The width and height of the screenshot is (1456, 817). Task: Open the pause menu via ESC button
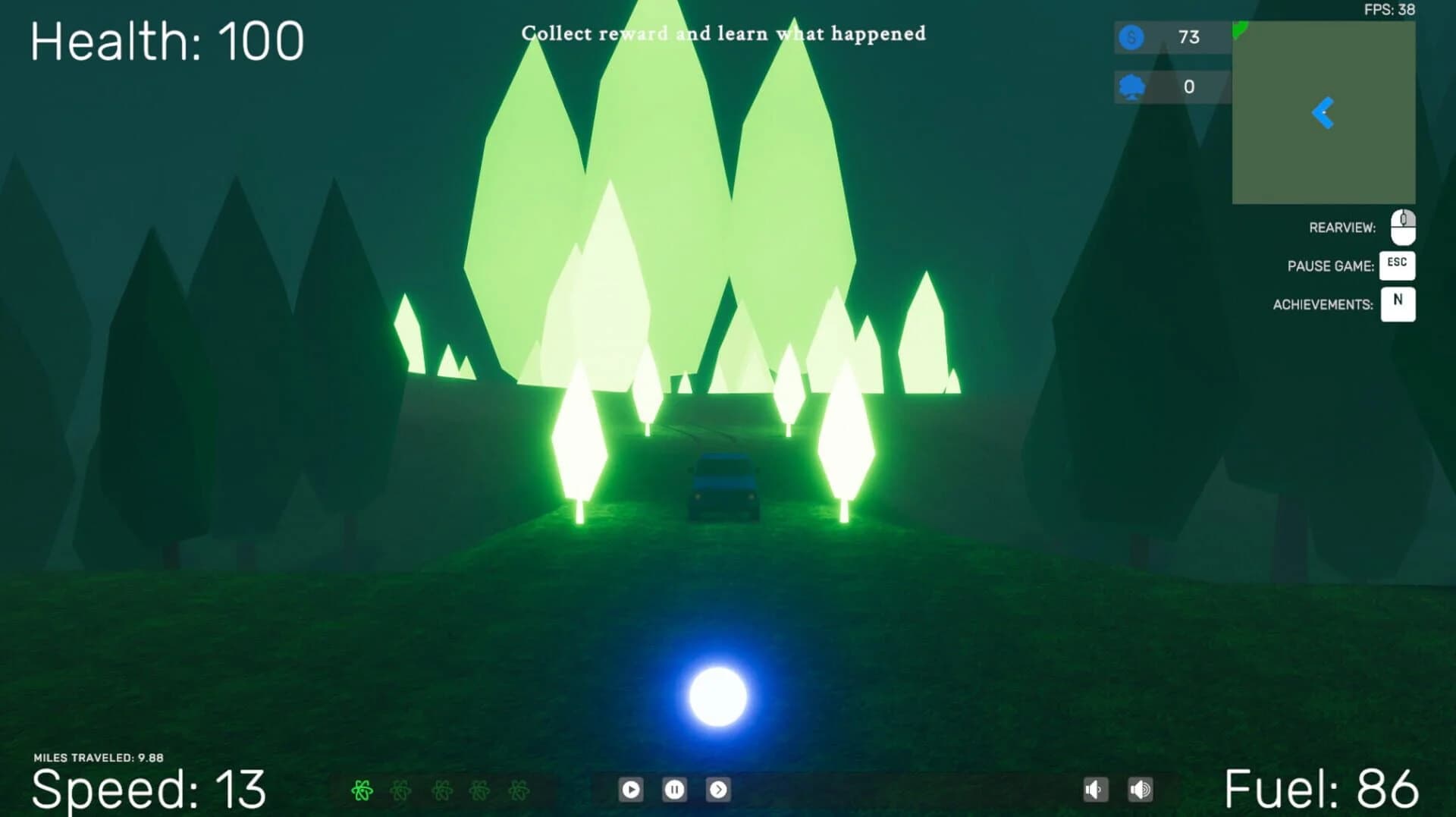click(1398, 265)
